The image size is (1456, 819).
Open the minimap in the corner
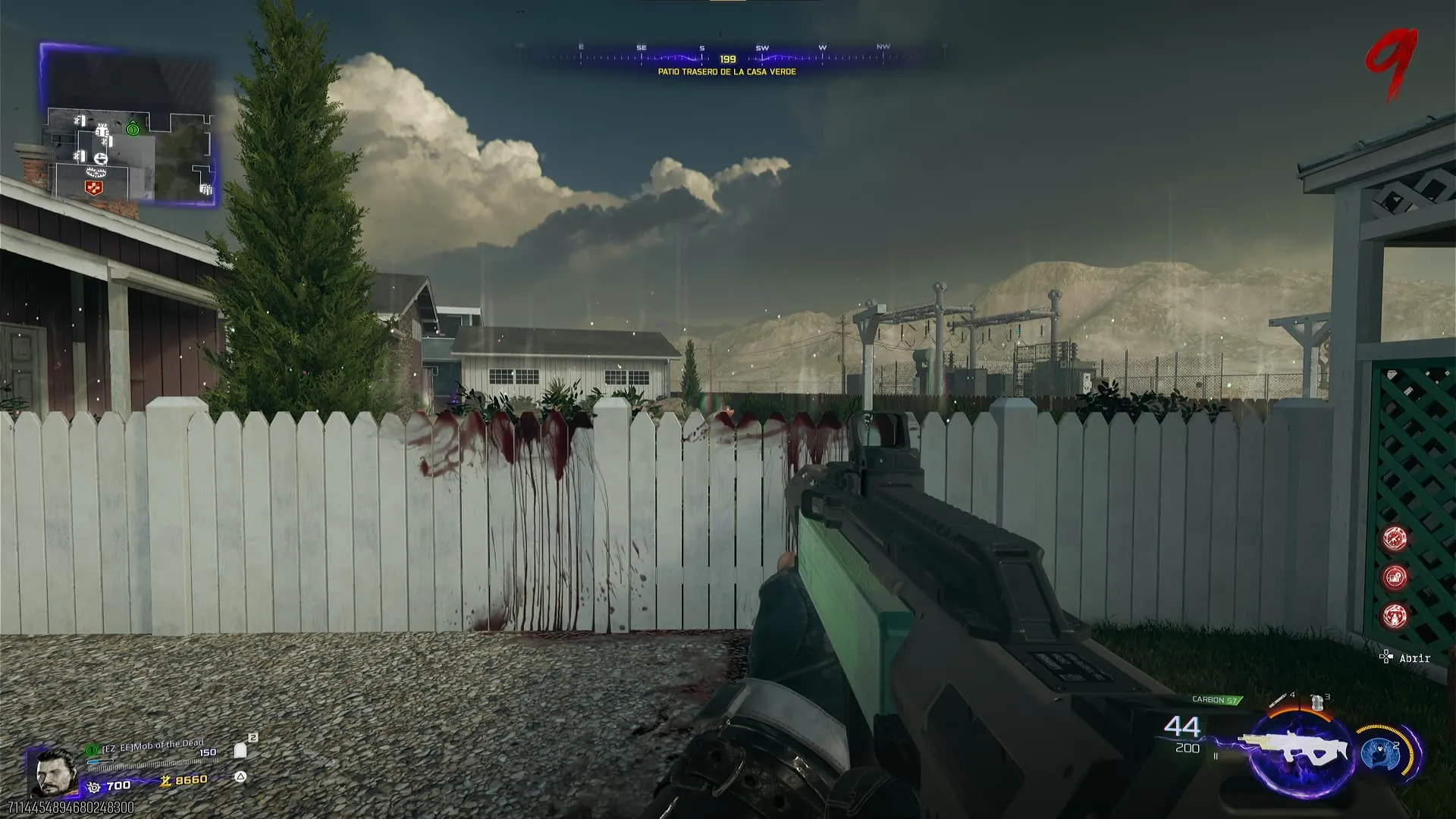pyautogui.click(x=127, y=125)
